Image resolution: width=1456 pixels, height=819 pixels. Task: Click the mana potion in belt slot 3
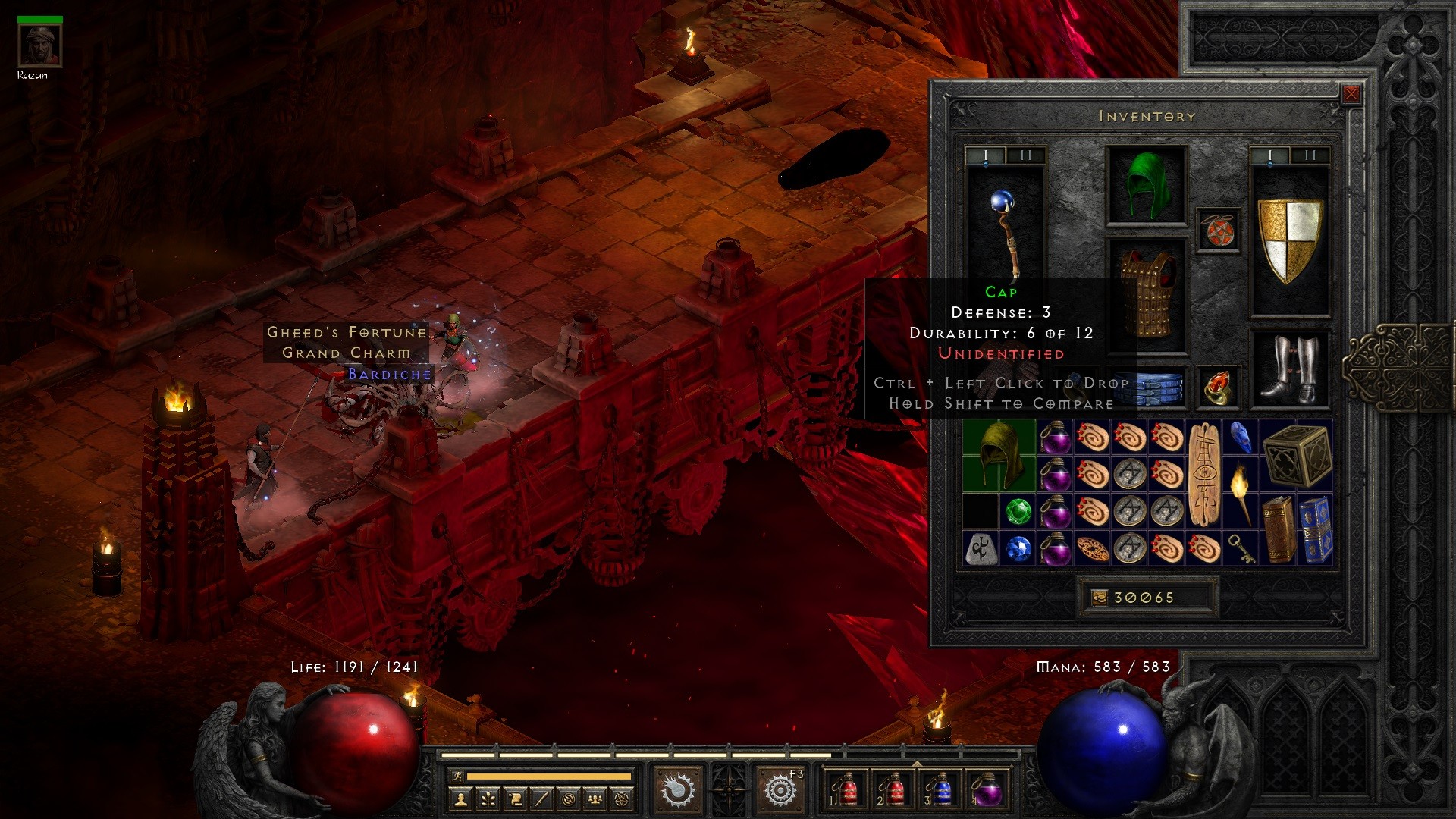tap(940, 789)
